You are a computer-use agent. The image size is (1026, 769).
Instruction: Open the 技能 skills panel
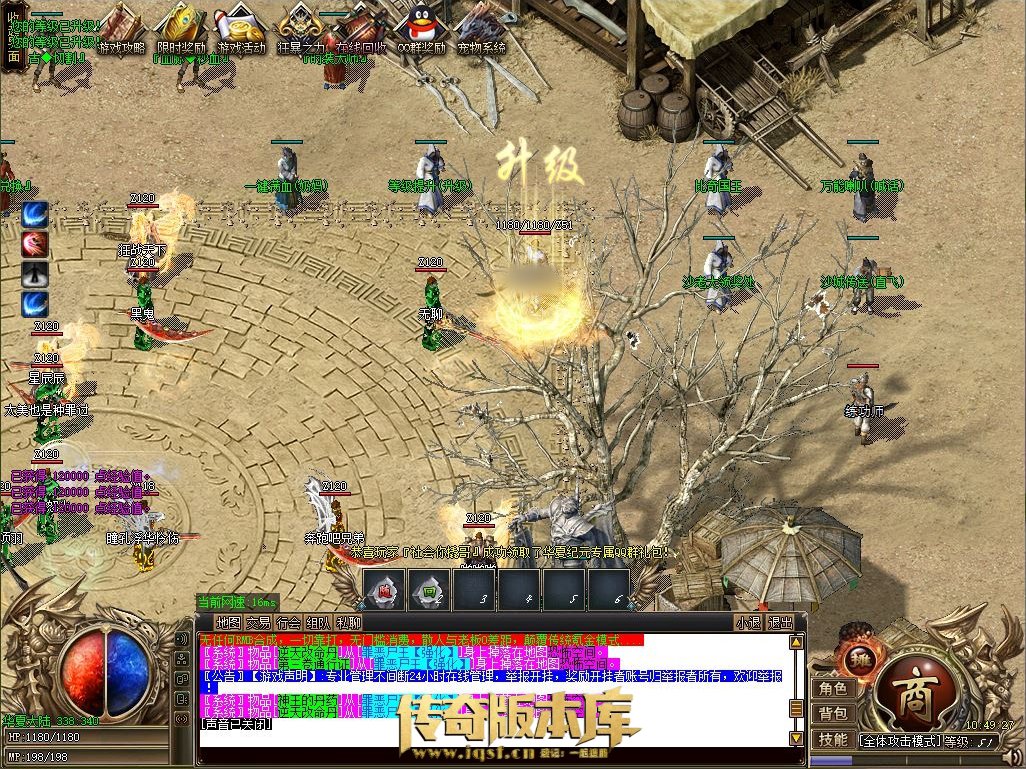833,740
